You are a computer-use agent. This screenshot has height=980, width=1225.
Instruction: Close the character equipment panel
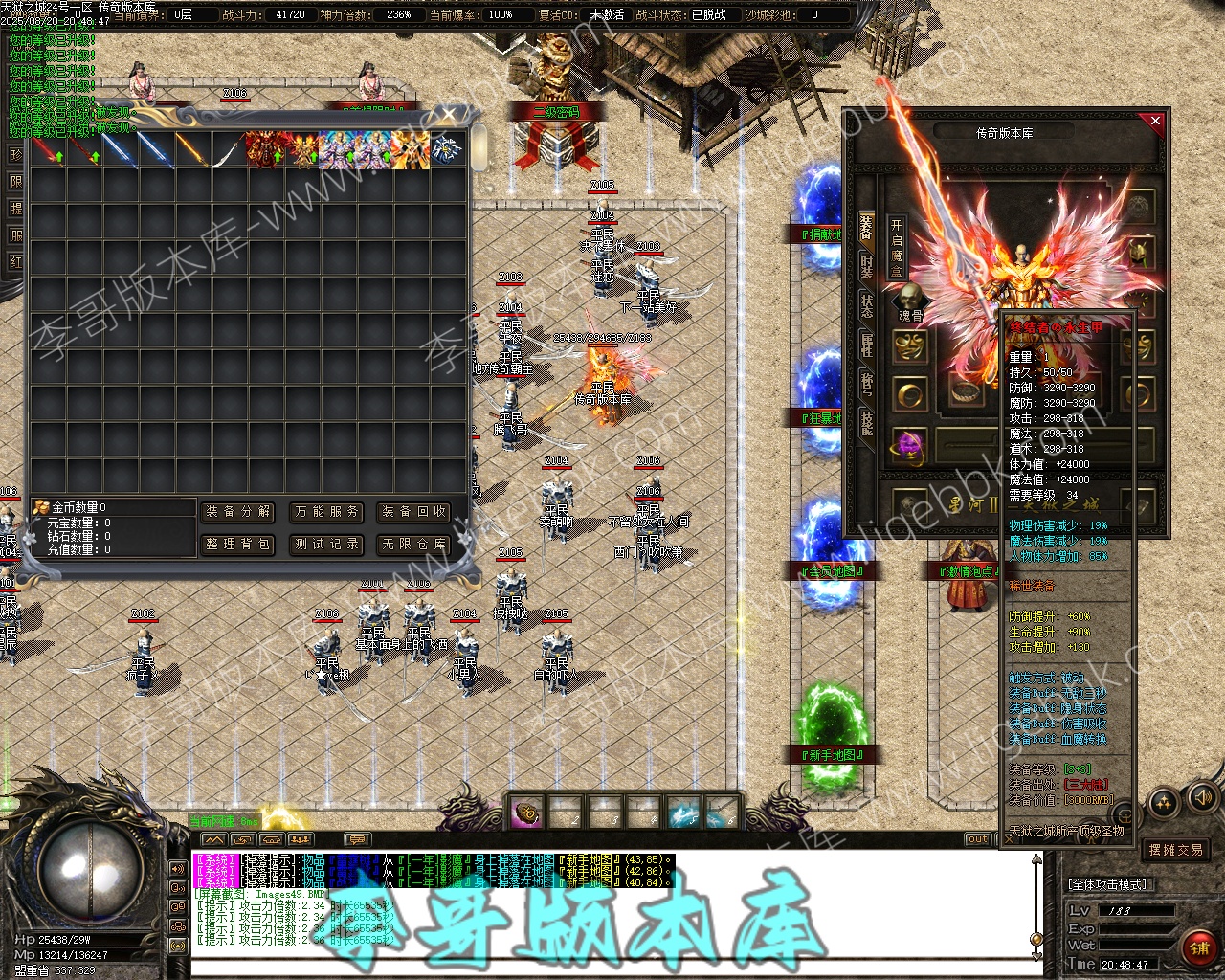tap(1155, 121)
